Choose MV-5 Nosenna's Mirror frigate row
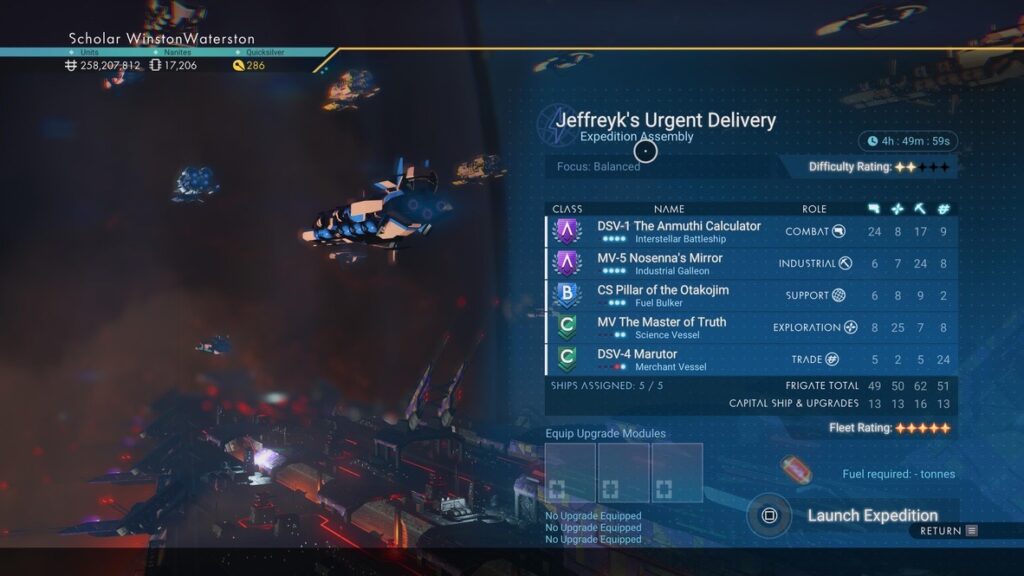The height and width of the screenshot is (576, 1024). pyautogui.click(x=659, y=264)
